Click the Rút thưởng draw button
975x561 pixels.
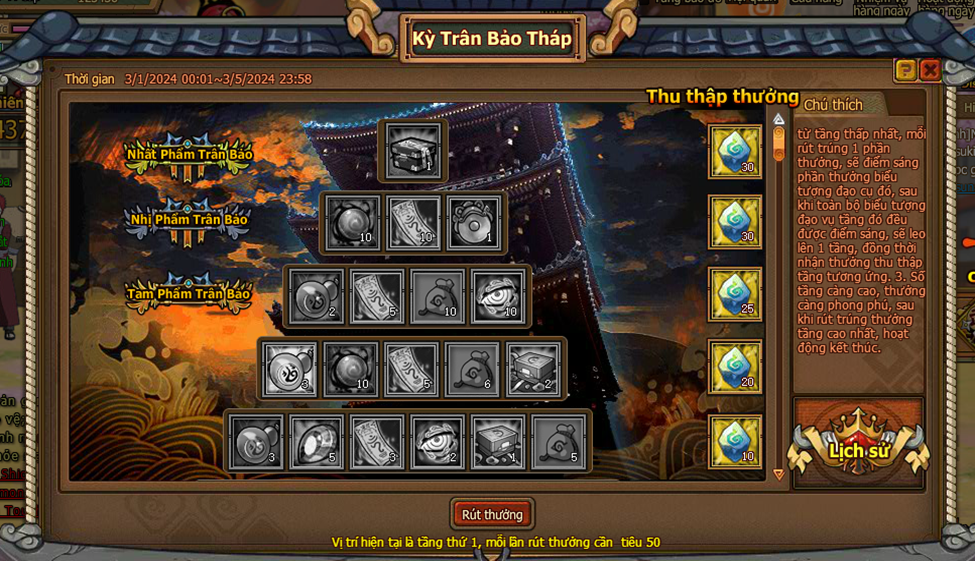(492, 514)
